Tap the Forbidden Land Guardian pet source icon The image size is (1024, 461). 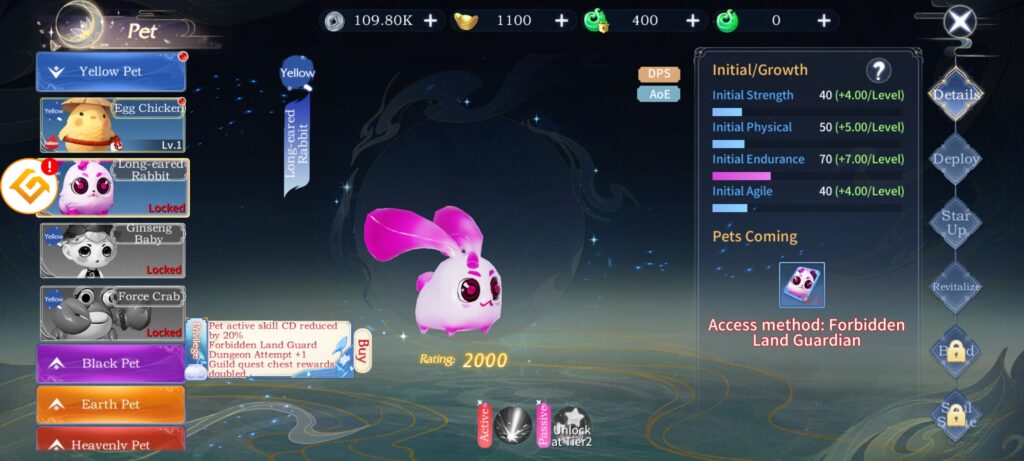coord(802,285)
